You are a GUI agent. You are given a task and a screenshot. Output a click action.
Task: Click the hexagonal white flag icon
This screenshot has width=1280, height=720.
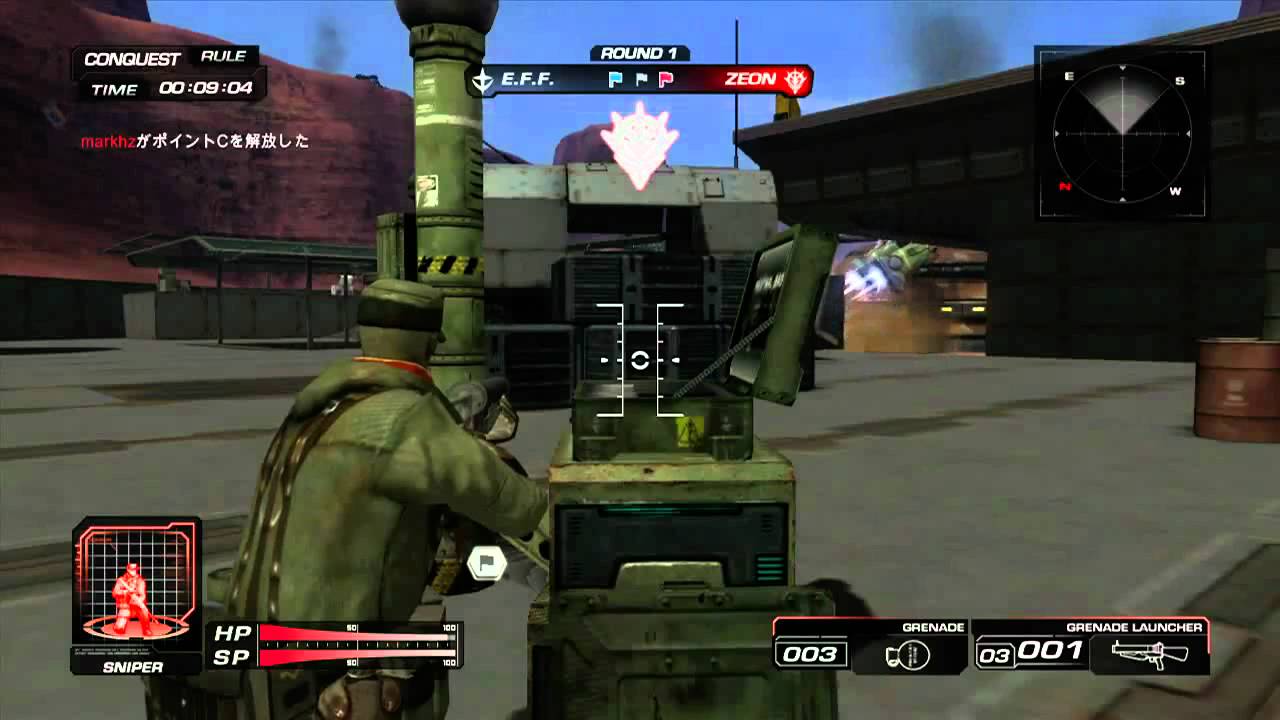488,563
